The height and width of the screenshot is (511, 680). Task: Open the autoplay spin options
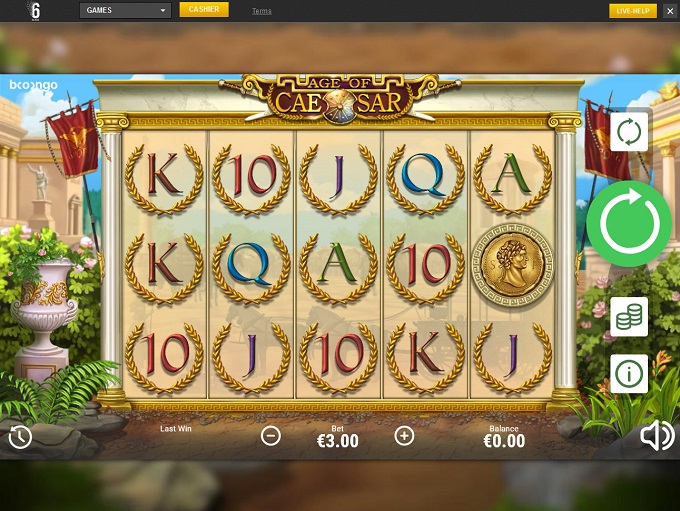click(629, 131)
